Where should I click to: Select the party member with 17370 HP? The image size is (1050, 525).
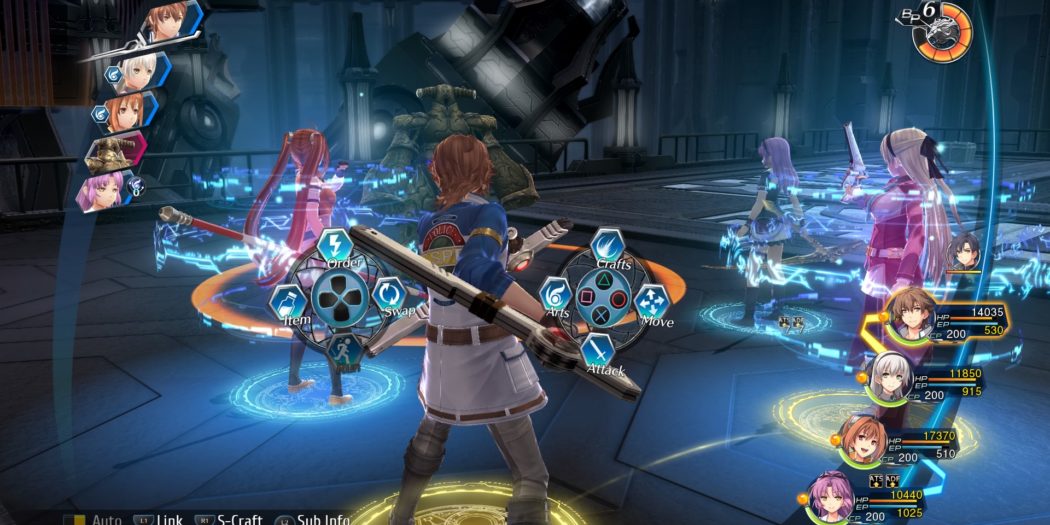(862, 442)
